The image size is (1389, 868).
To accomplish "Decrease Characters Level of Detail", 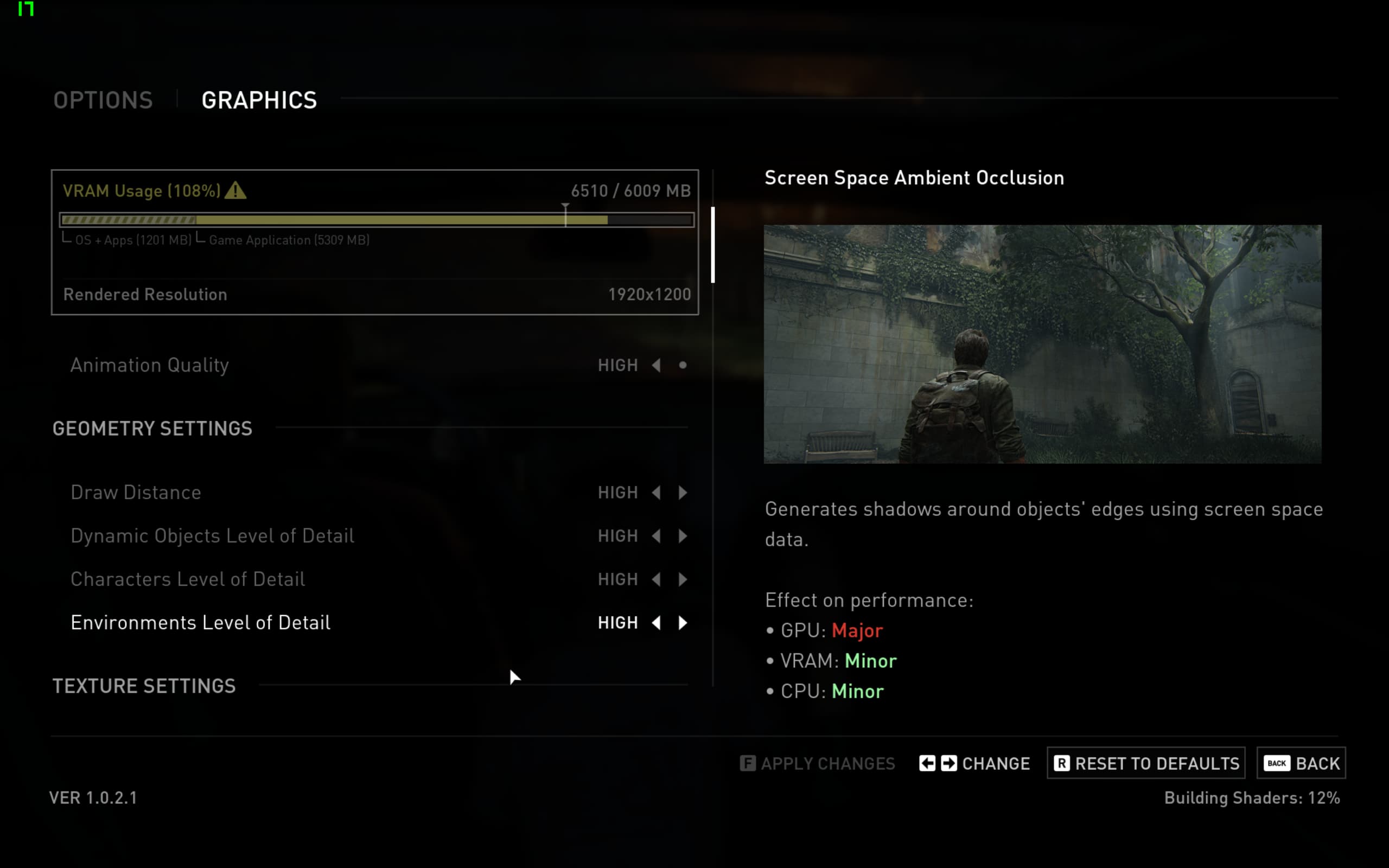I will coord(656,579).
